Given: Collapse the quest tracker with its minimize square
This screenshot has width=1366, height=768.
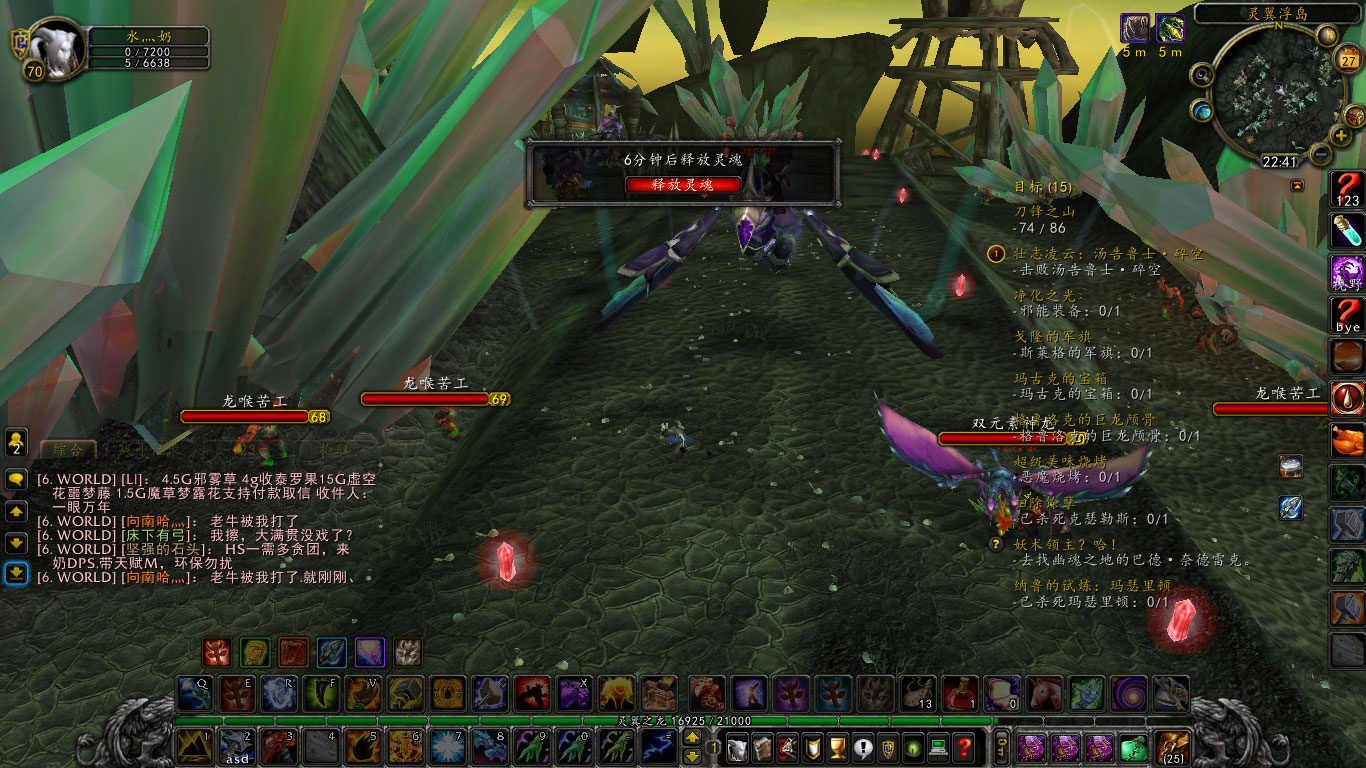Looking at the screenshot, I should coord(1297,184).
